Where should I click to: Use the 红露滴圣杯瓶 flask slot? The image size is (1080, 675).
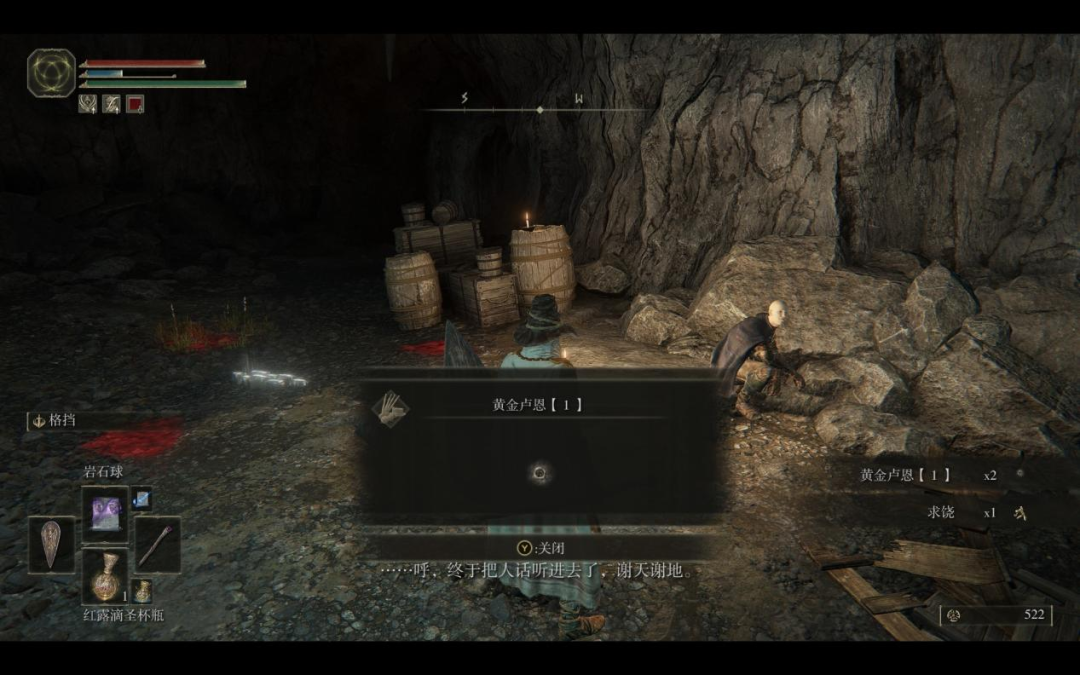[x=105, y=577]
